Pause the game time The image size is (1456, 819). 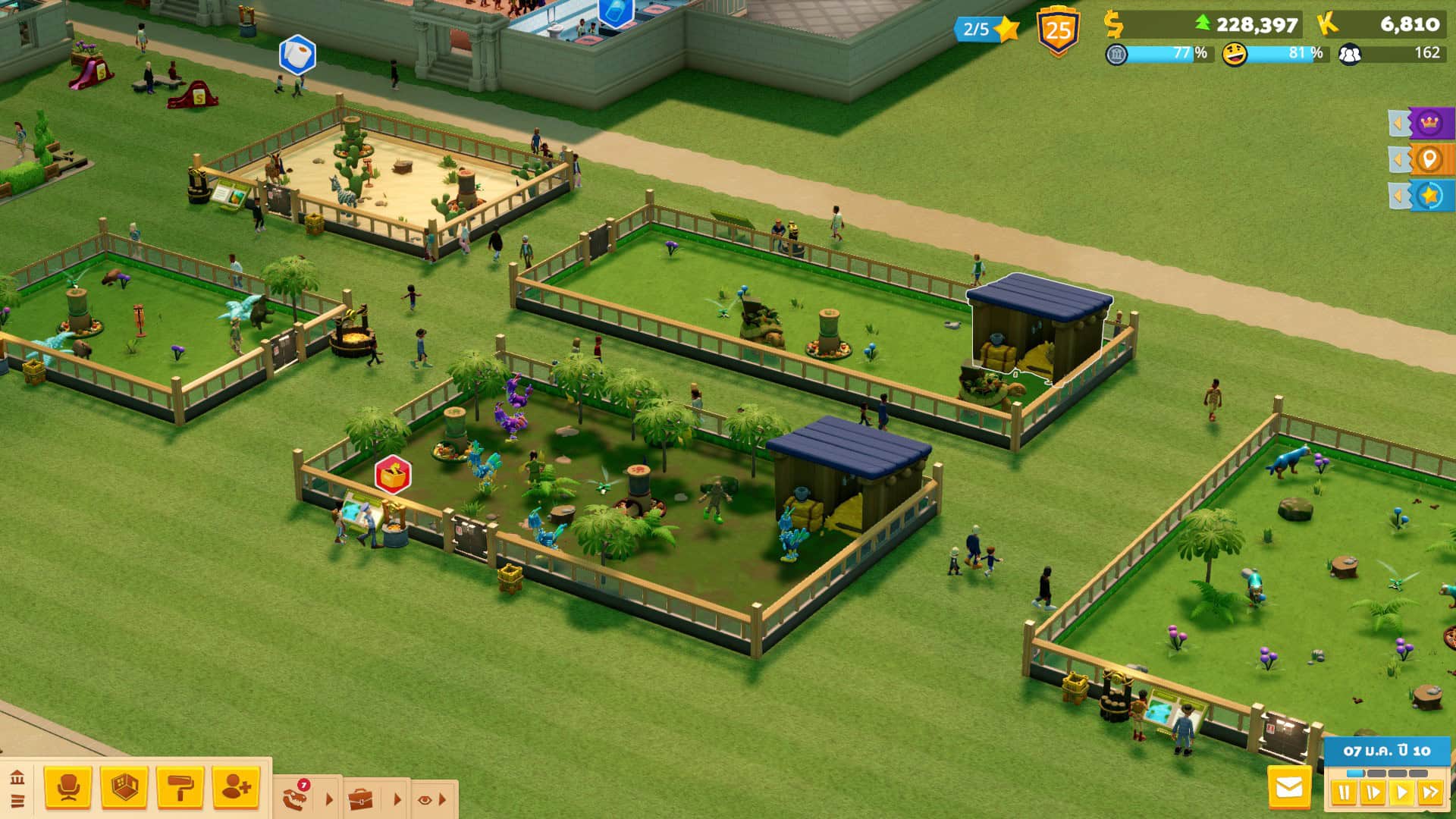(x=1344, y=793)
